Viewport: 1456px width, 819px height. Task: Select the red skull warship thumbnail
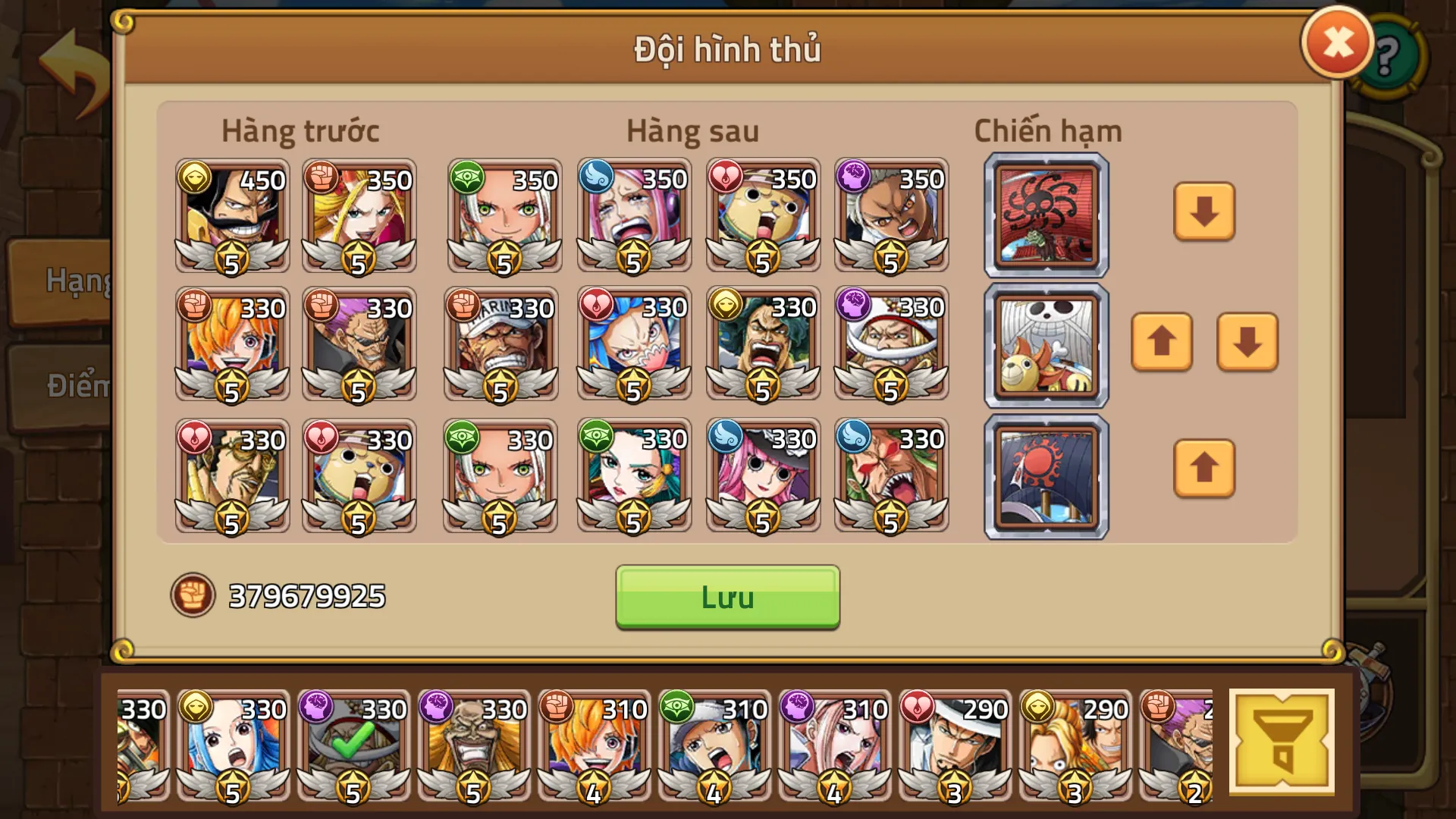(x=1046, y=216)
